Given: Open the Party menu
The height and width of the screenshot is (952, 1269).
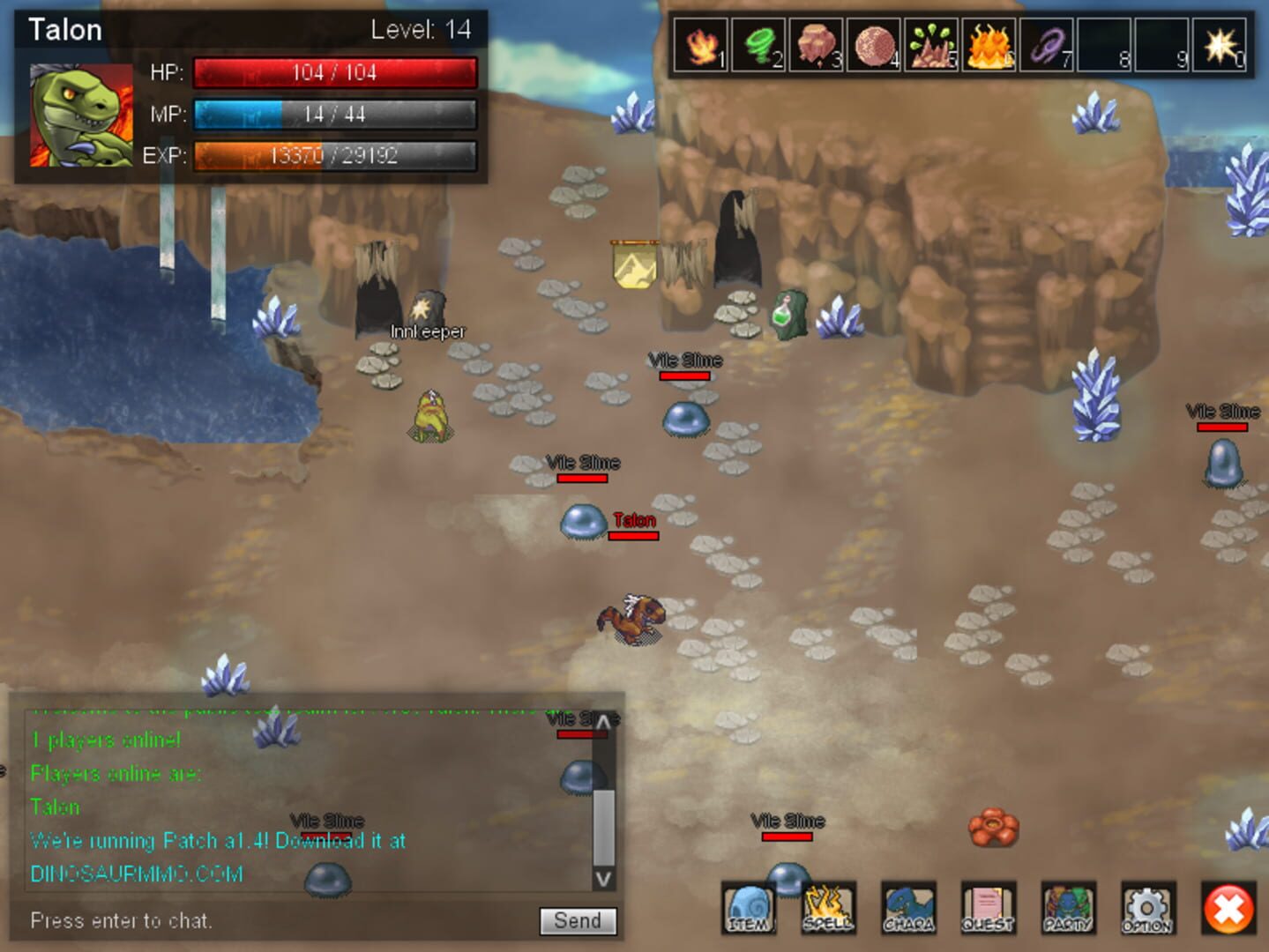Looking at the screenshot, I should point(1068,908).
